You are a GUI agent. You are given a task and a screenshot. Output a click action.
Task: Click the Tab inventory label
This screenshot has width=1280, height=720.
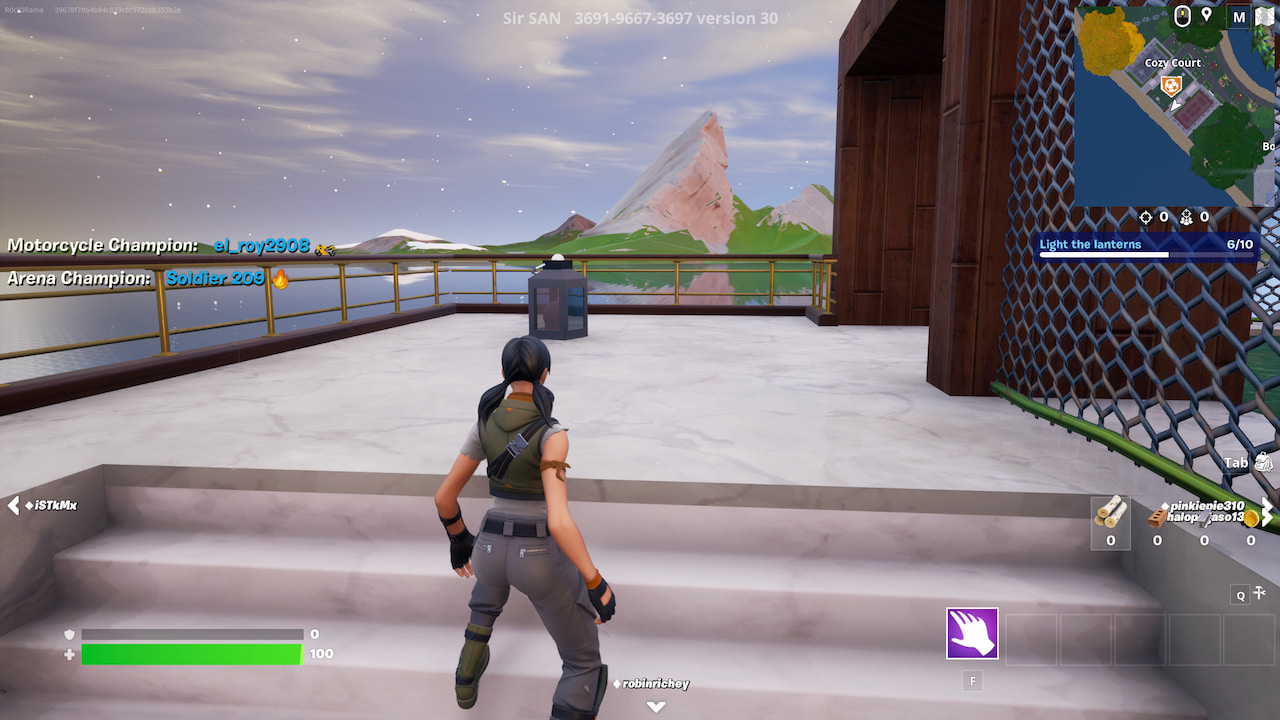click(1238, 461)
